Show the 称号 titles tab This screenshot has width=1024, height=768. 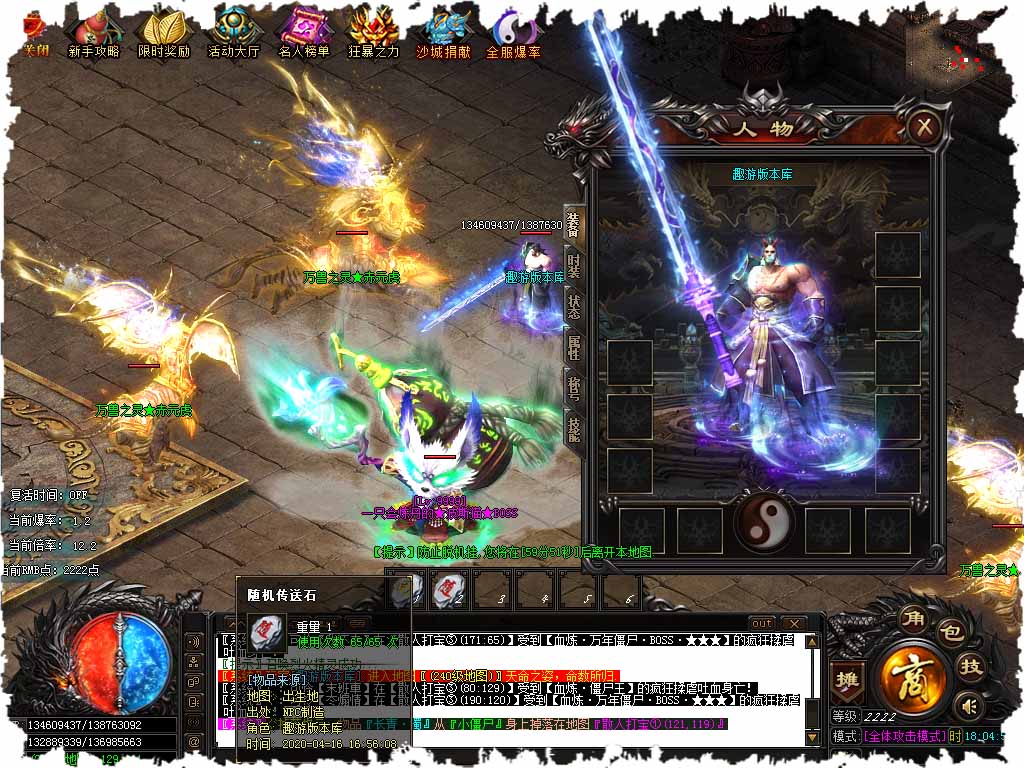(x=574, y=388)
